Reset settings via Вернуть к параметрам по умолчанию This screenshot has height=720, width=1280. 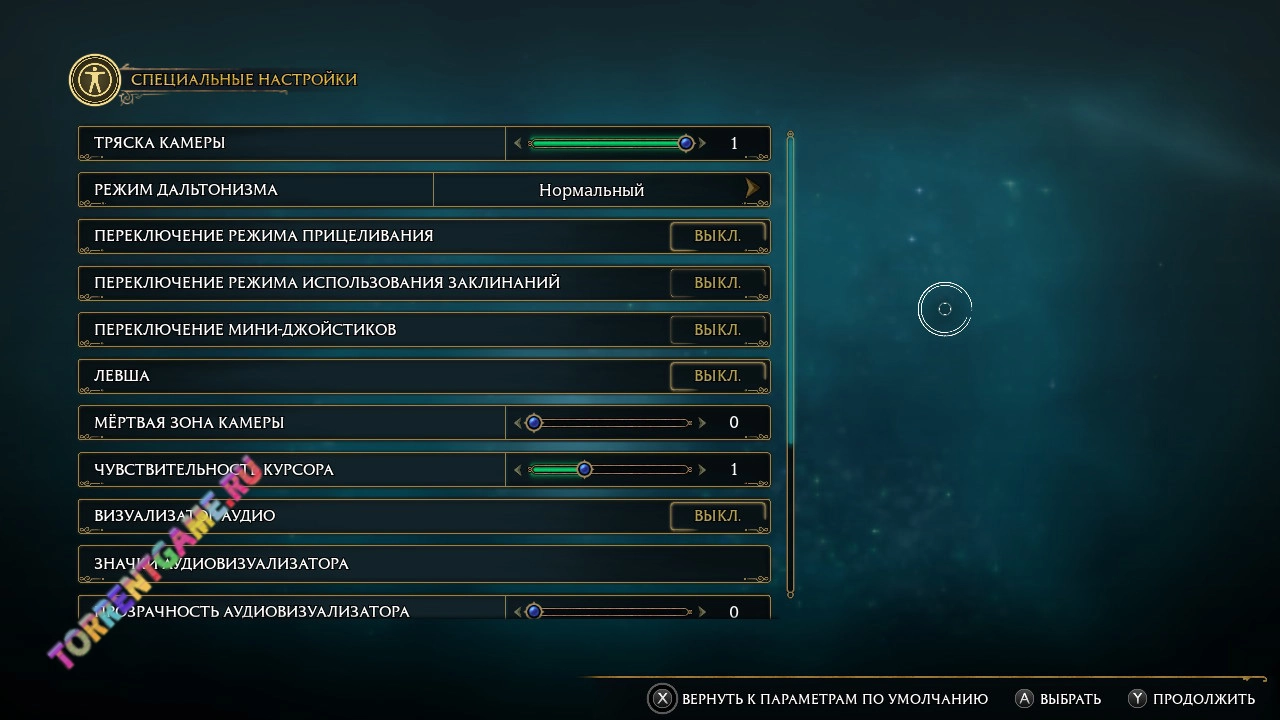point(834,699)
